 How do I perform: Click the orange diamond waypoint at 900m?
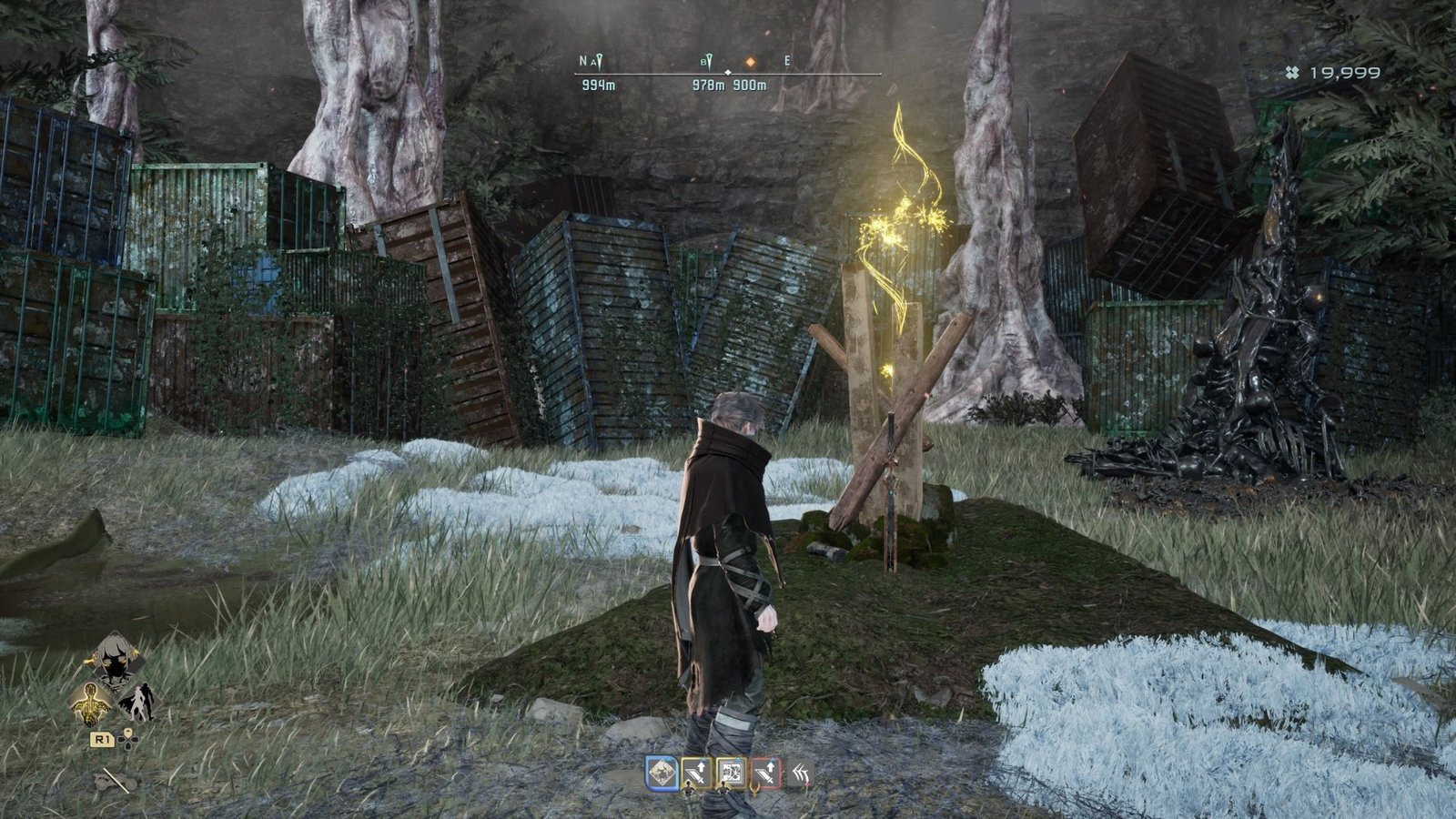pyautogui.click(x=751, y=62)
